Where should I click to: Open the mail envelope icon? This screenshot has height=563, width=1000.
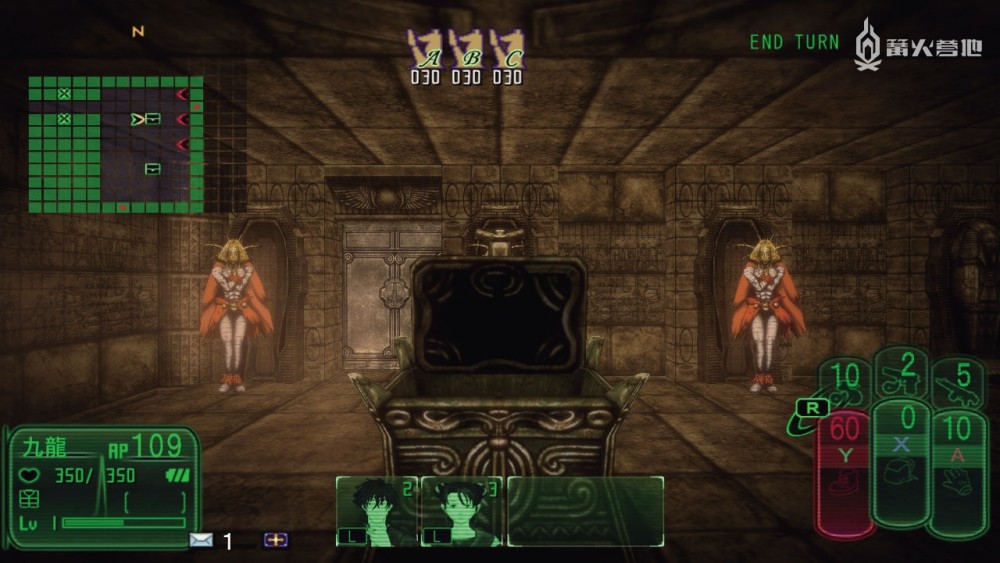pos(201,540)
